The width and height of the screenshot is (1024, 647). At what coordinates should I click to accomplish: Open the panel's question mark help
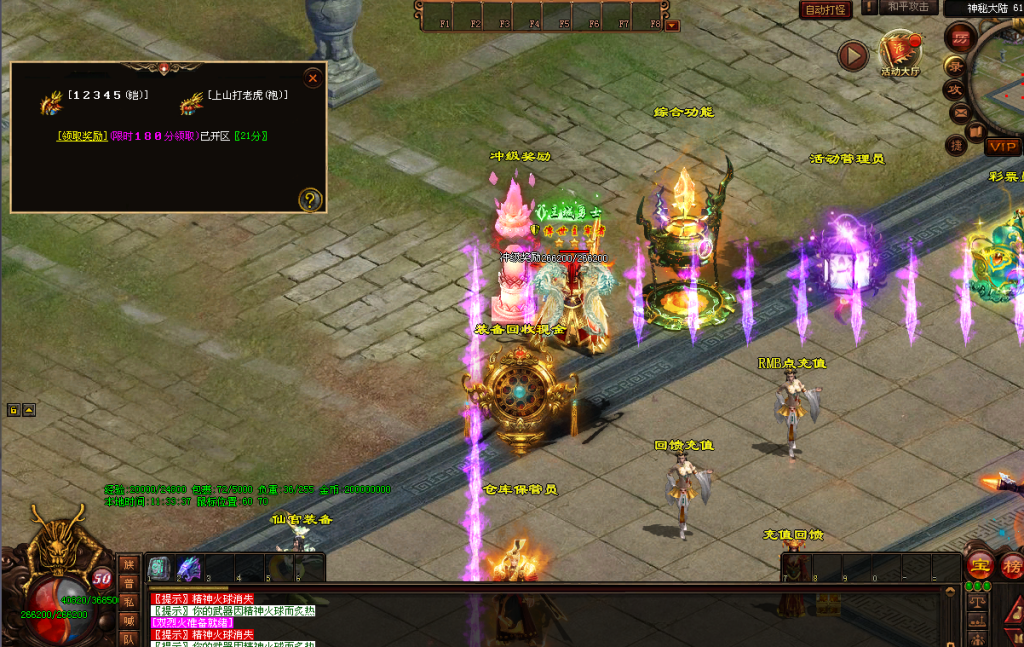click(x=310, y=200)
